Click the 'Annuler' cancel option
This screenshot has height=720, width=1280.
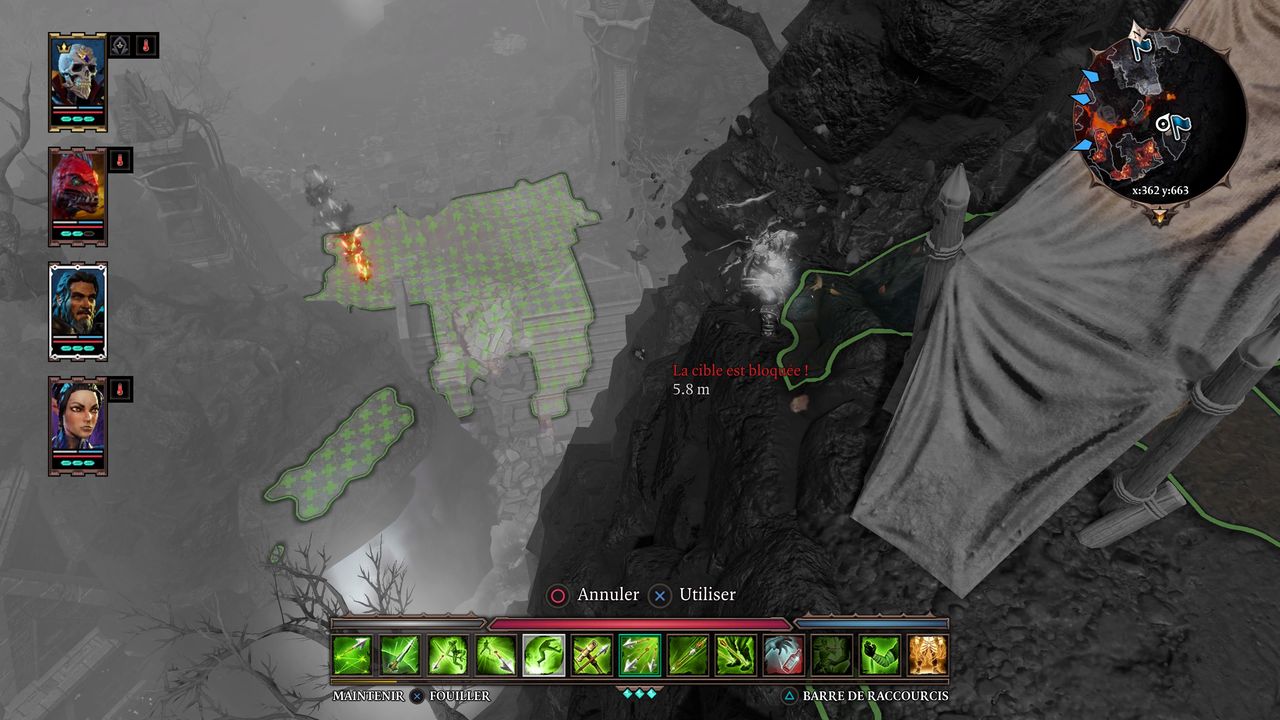[x=594, y=595]
